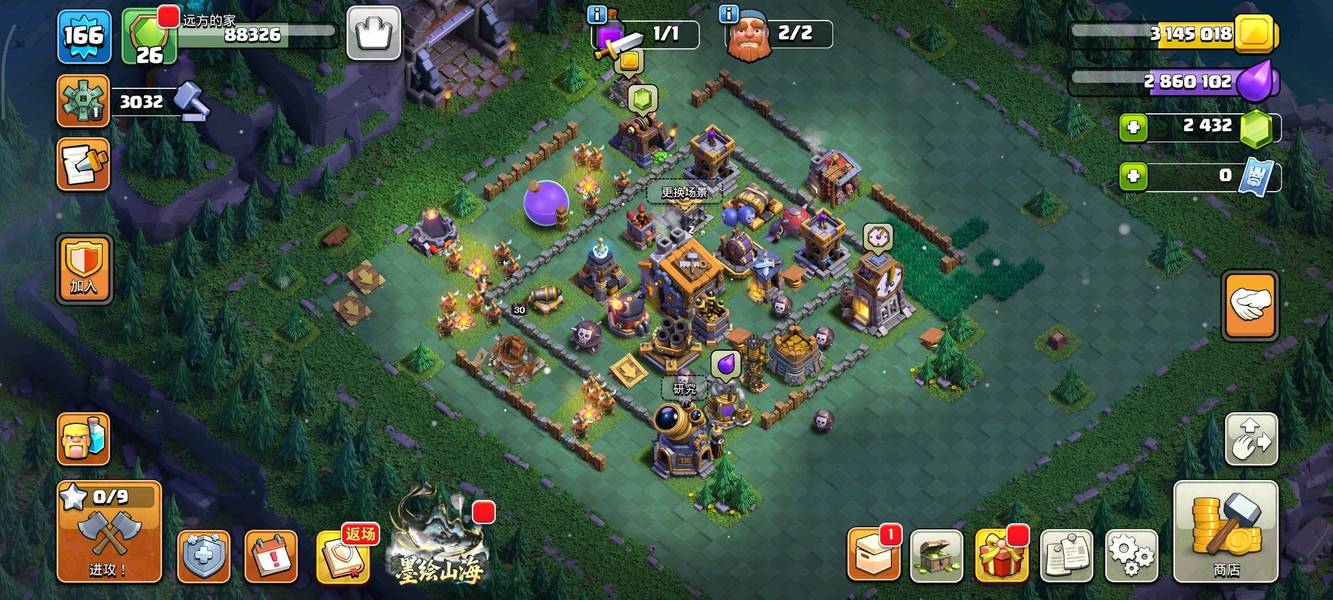
Task: Open the gift box rewards
Action: (x=1002, y=556)
